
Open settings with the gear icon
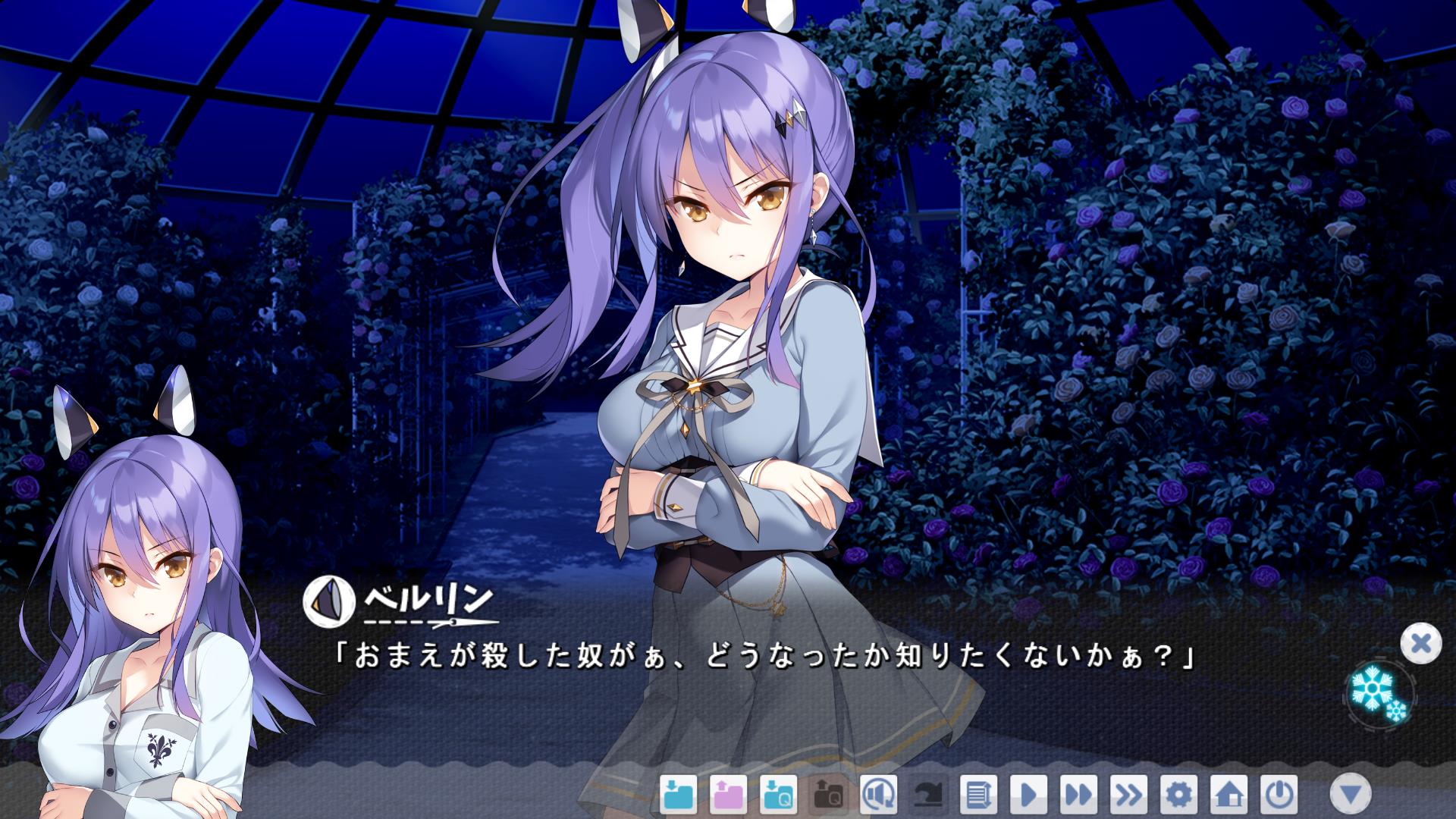(1178, 795)
